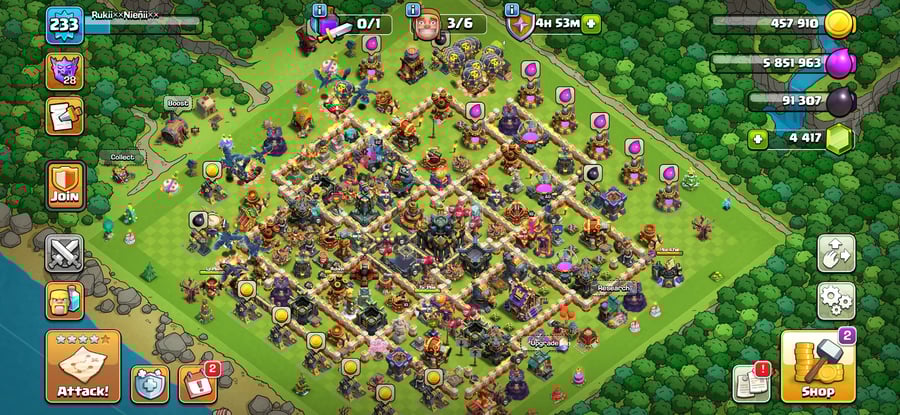This screenshot has height=415, width=900.
Task: Open the layout editor icon above settings
Action: [836, 253]
